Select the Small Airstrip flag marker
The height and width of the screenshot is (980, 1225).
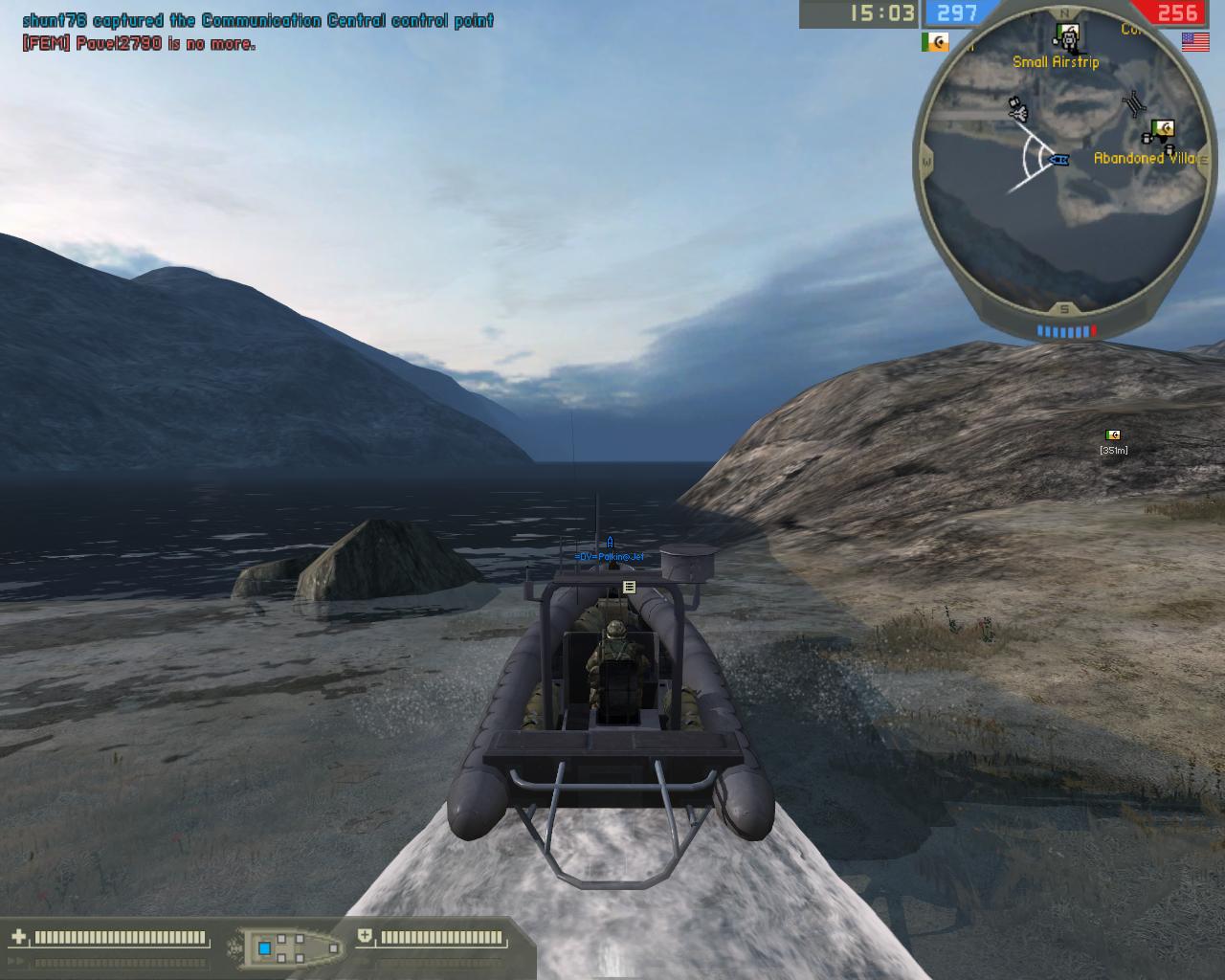[x=1066, y=36]
